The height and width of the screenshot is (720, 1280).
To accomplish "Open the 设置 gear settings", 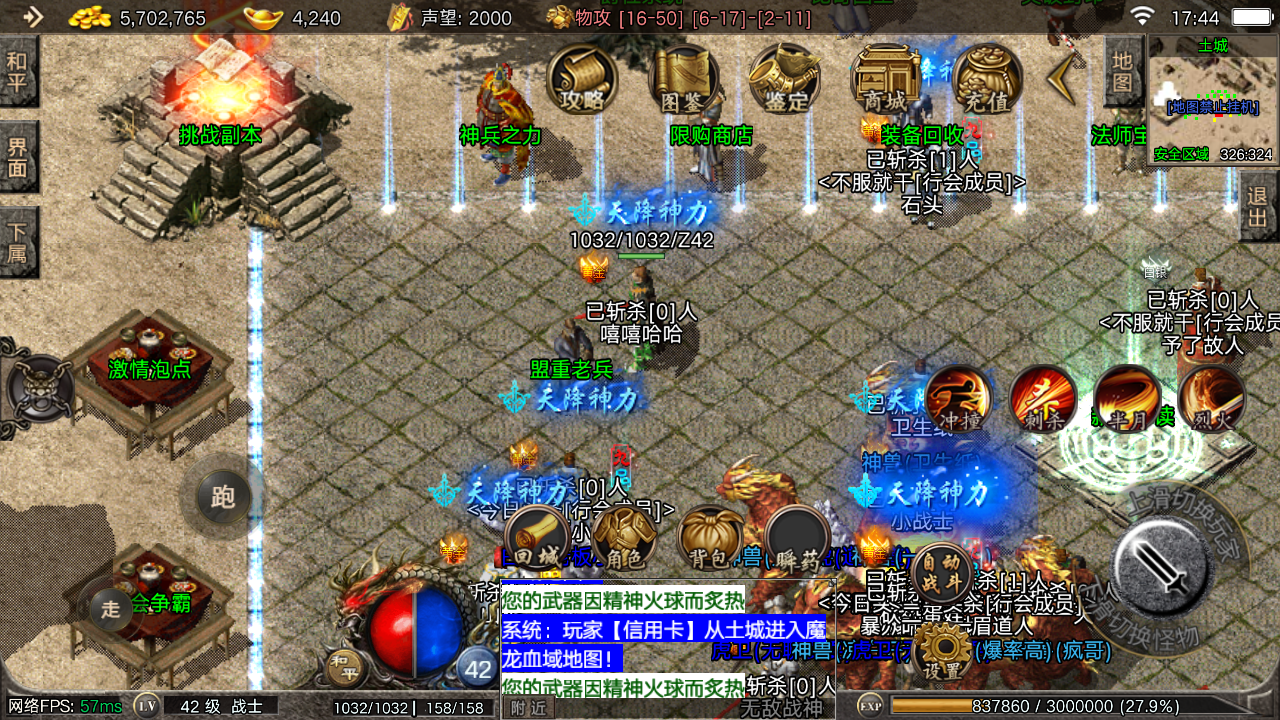I will (x=942, y=650).
